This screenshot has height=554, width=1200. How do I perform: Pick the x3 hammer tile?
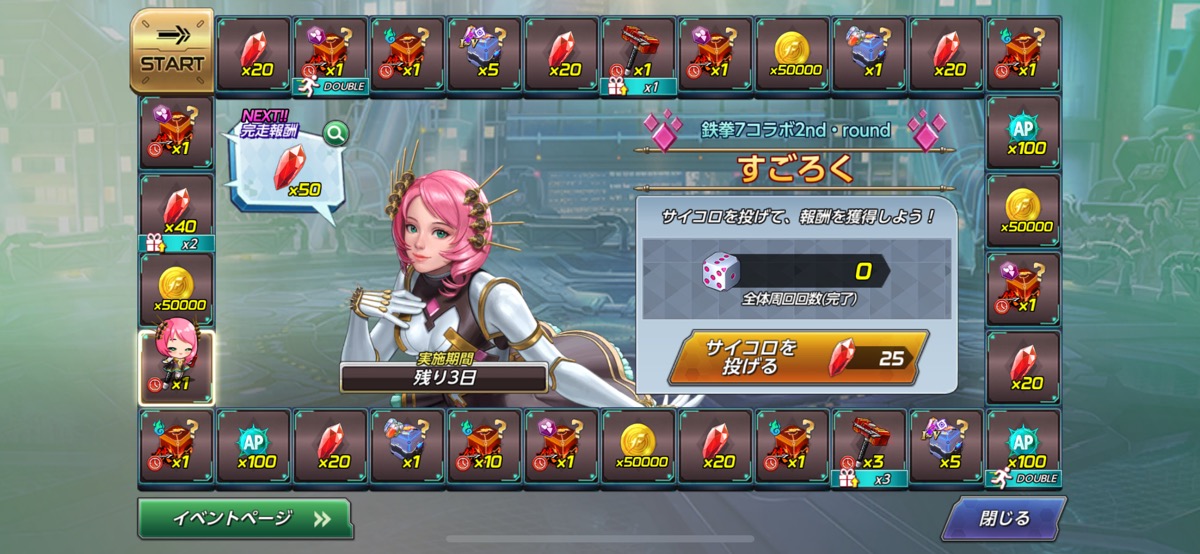[870, 445]
